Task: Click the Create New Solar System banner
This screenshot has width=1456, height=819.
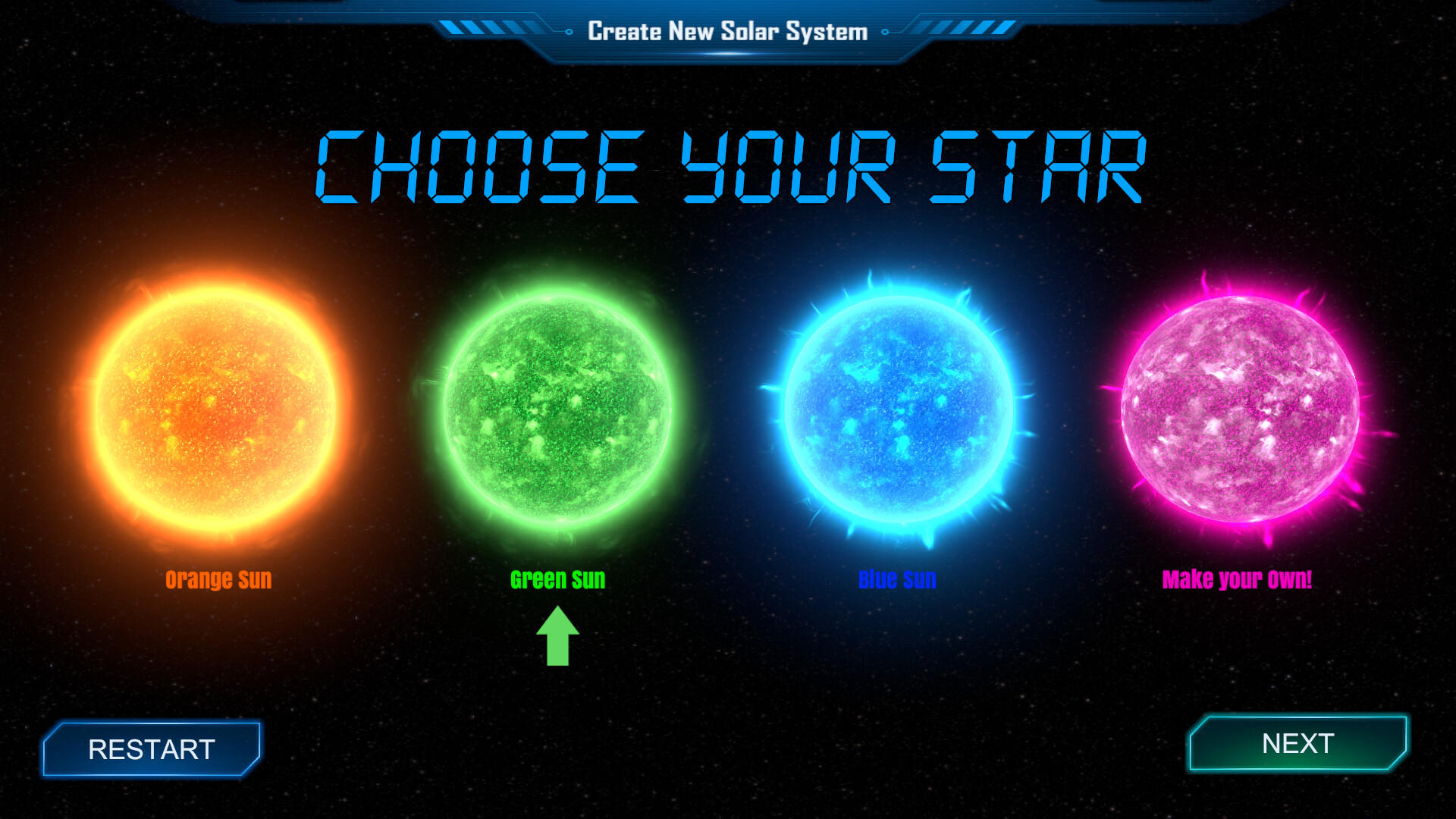Action: (726, 32)
